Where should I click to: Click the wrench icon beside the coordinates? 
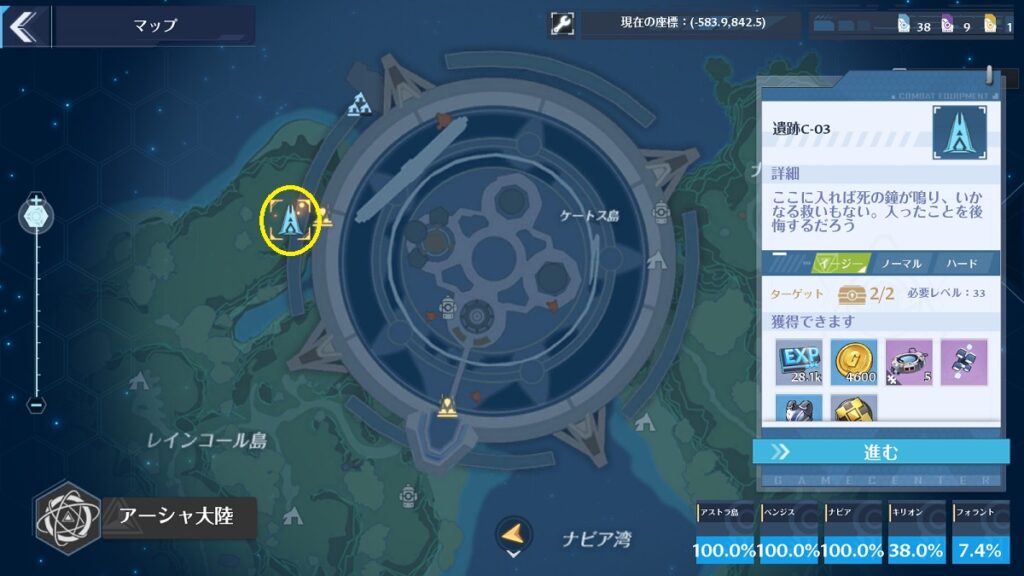(x=562, y=24)
